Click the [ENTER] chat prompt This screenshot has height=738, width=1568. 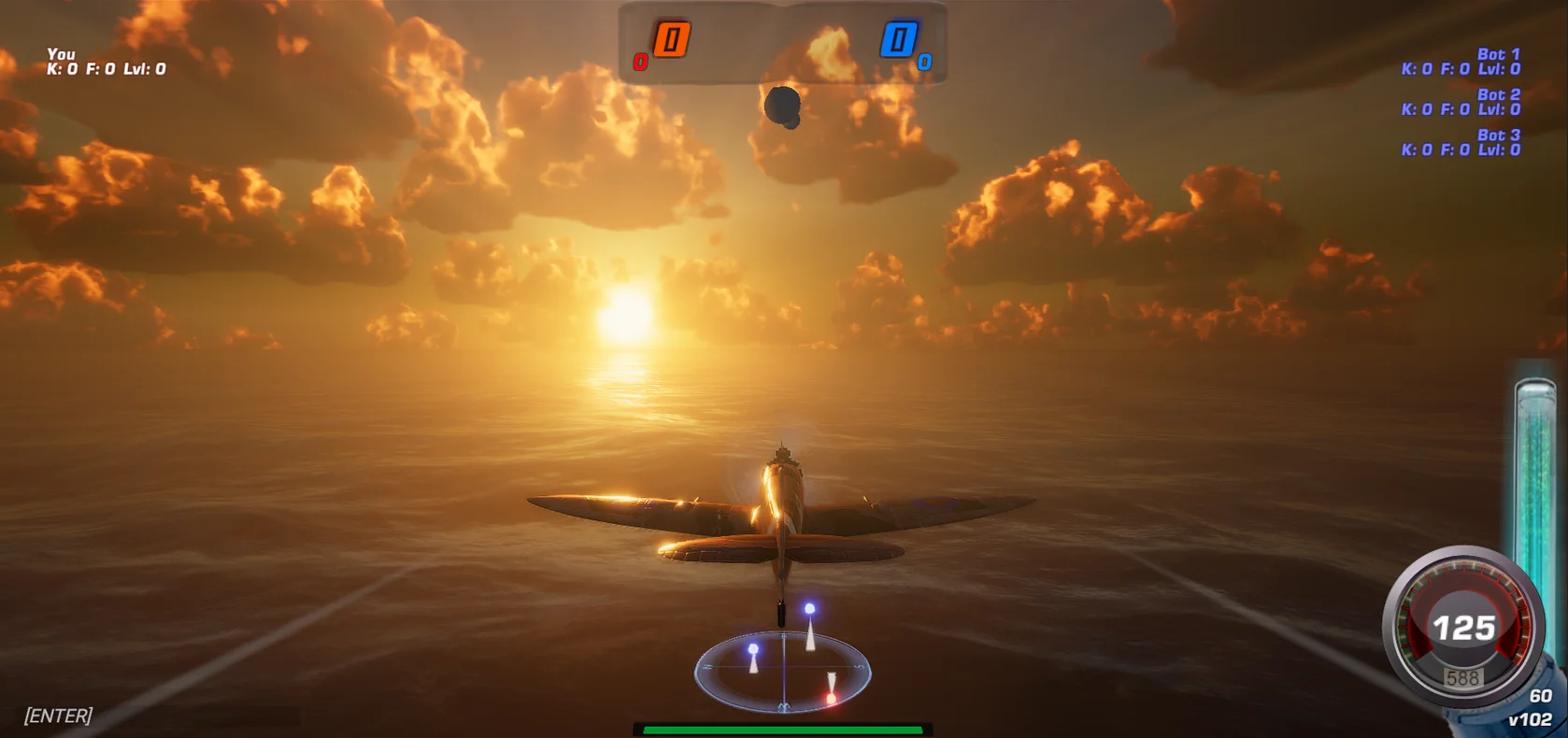pyautogui.click(x=59, y=714)
